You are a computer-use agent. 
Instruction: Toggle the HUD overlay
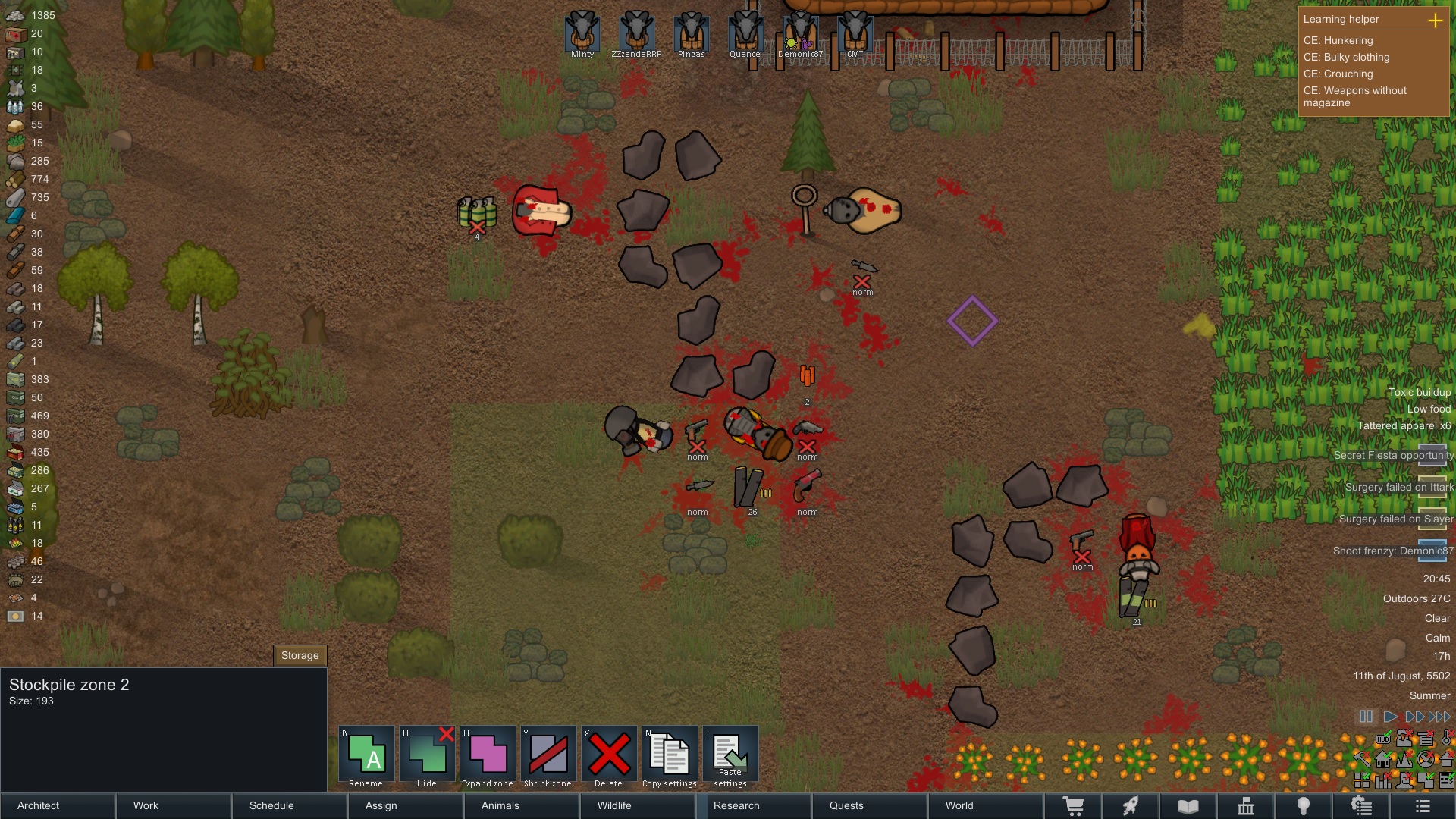1383,739
